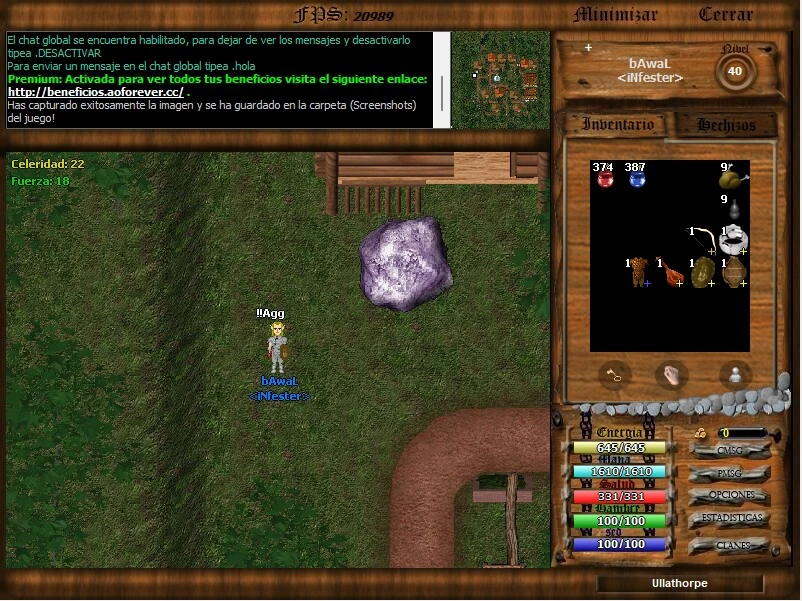Pick the grey flask item
802x601 pixels.
tap(732, 209)
